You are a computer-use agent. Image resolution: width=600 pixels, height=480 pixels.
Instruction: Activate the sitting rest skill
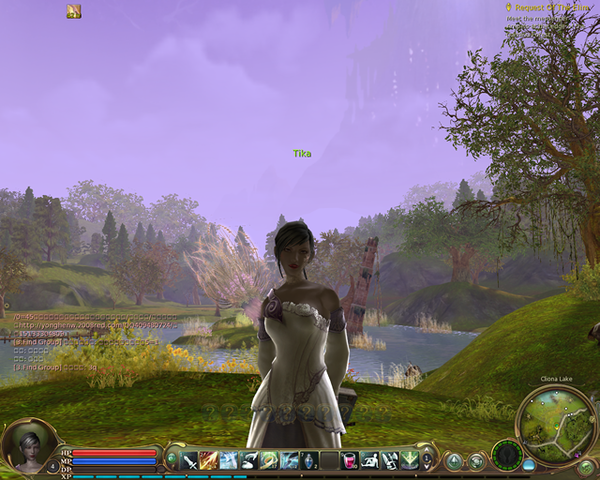tap(369, 461)
